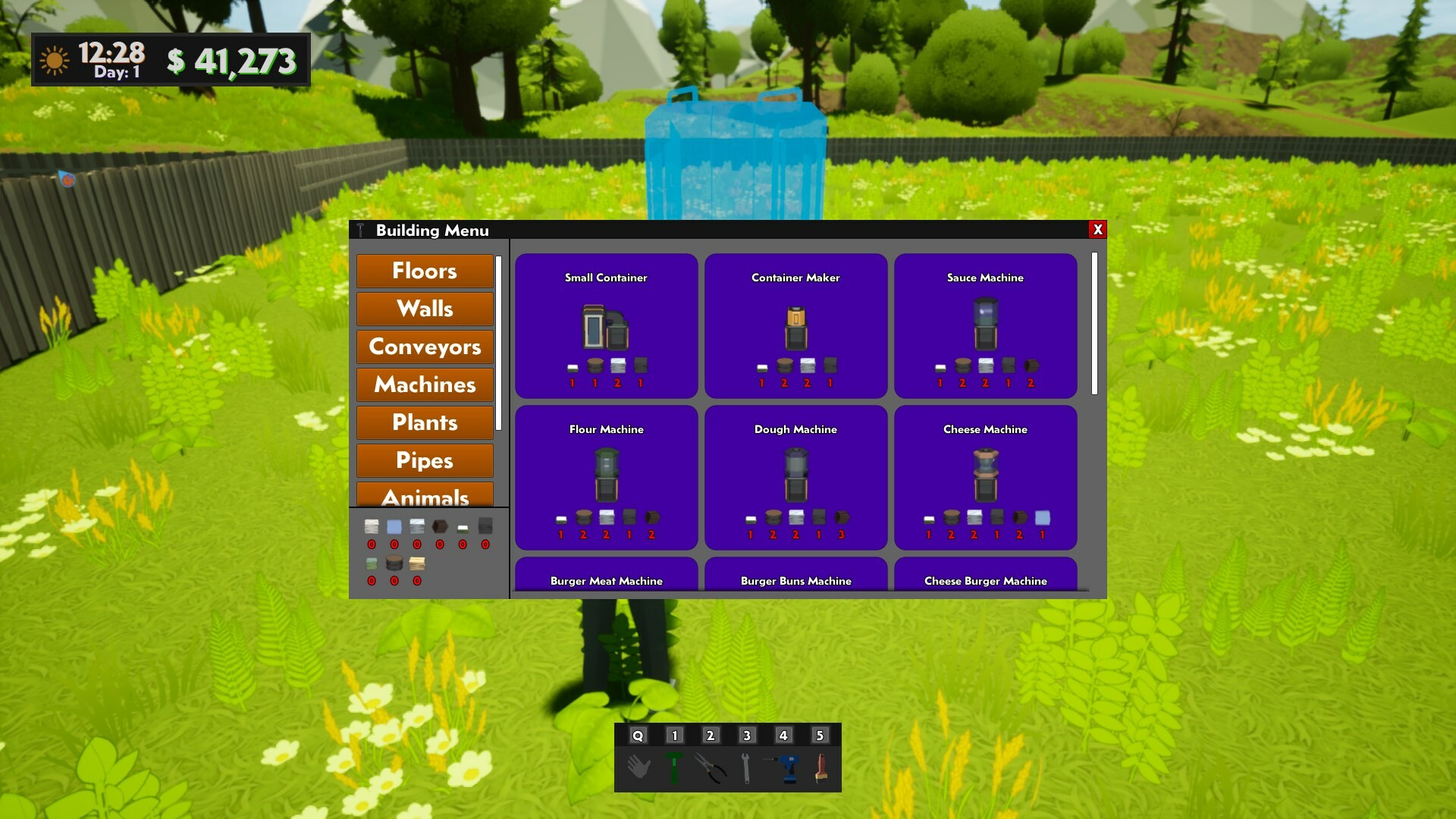Select the paintbrush tool in slot 5
The height and width of the screenshot is (819, 1456).
click(x=821, y=767)
